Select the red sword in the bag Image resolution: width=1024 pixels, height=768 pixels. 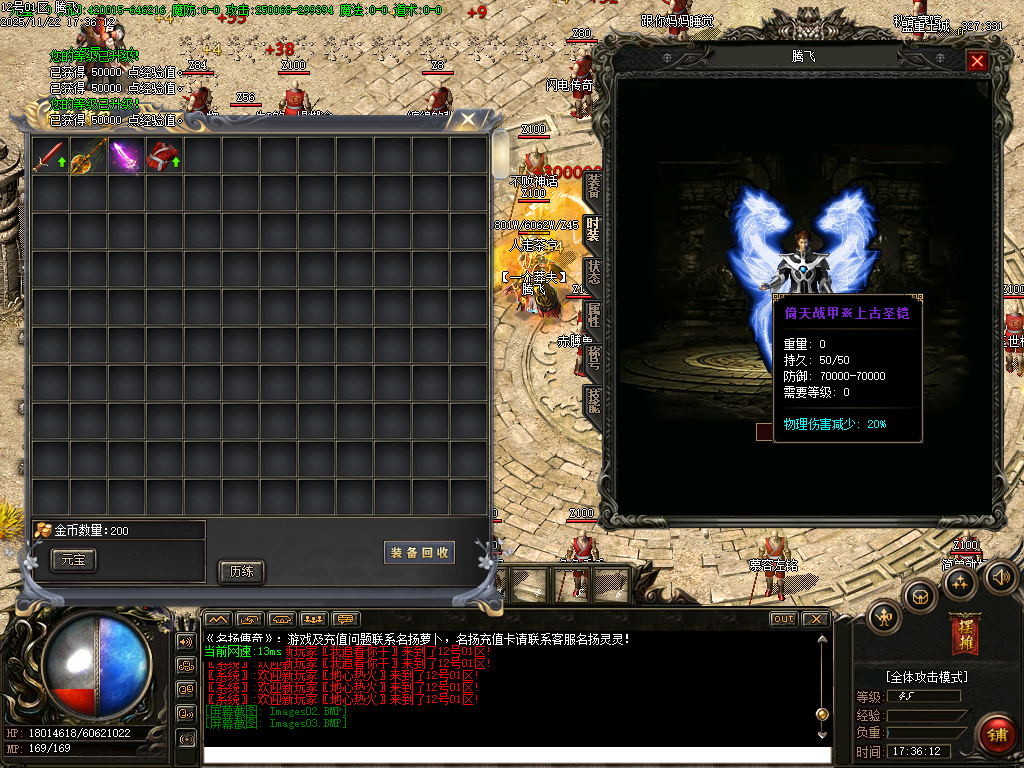49,157
